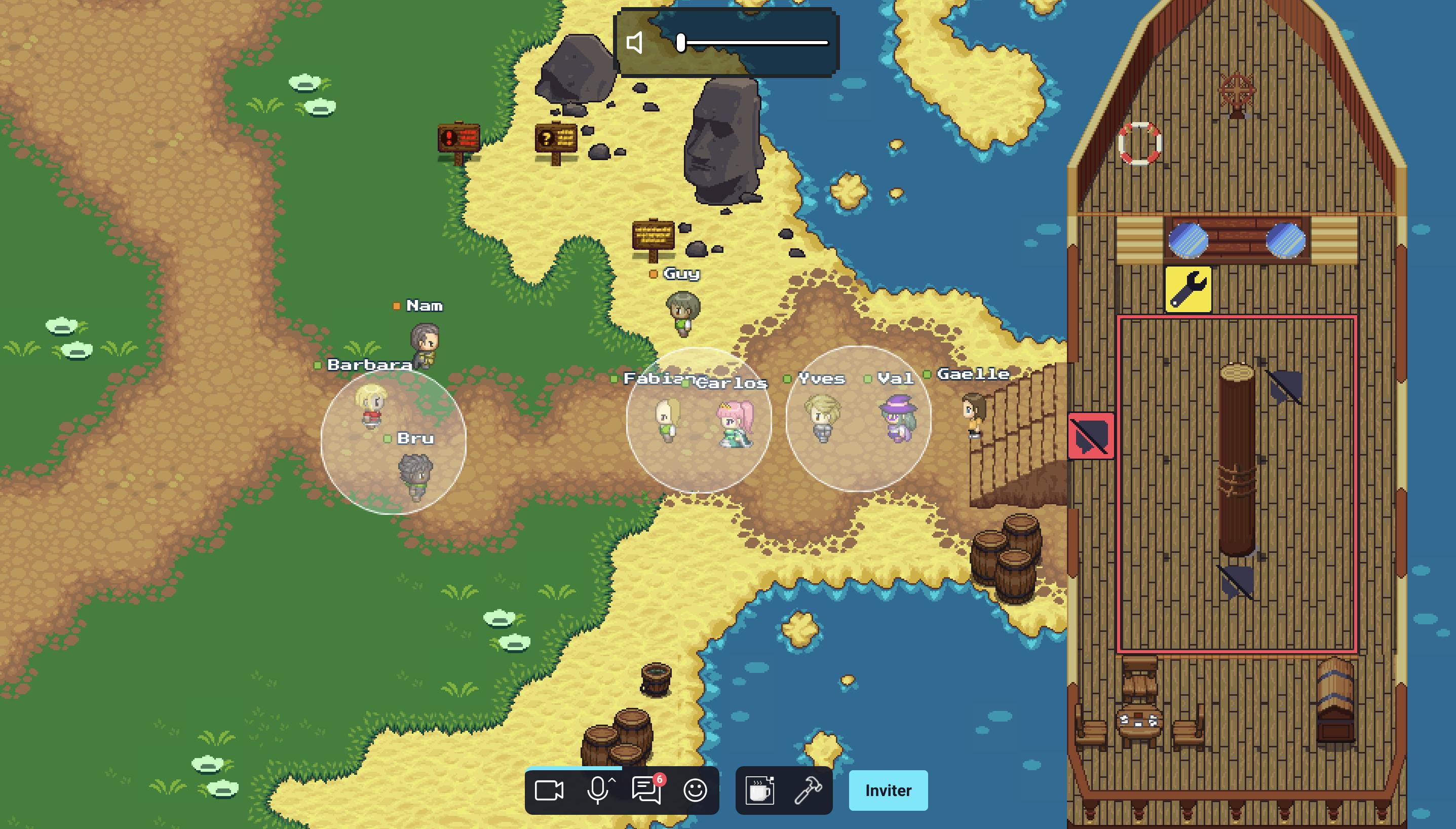Click the coffee cup icon
The height and width of the screenshot is (829, 1456).
[x=760, y=790]
